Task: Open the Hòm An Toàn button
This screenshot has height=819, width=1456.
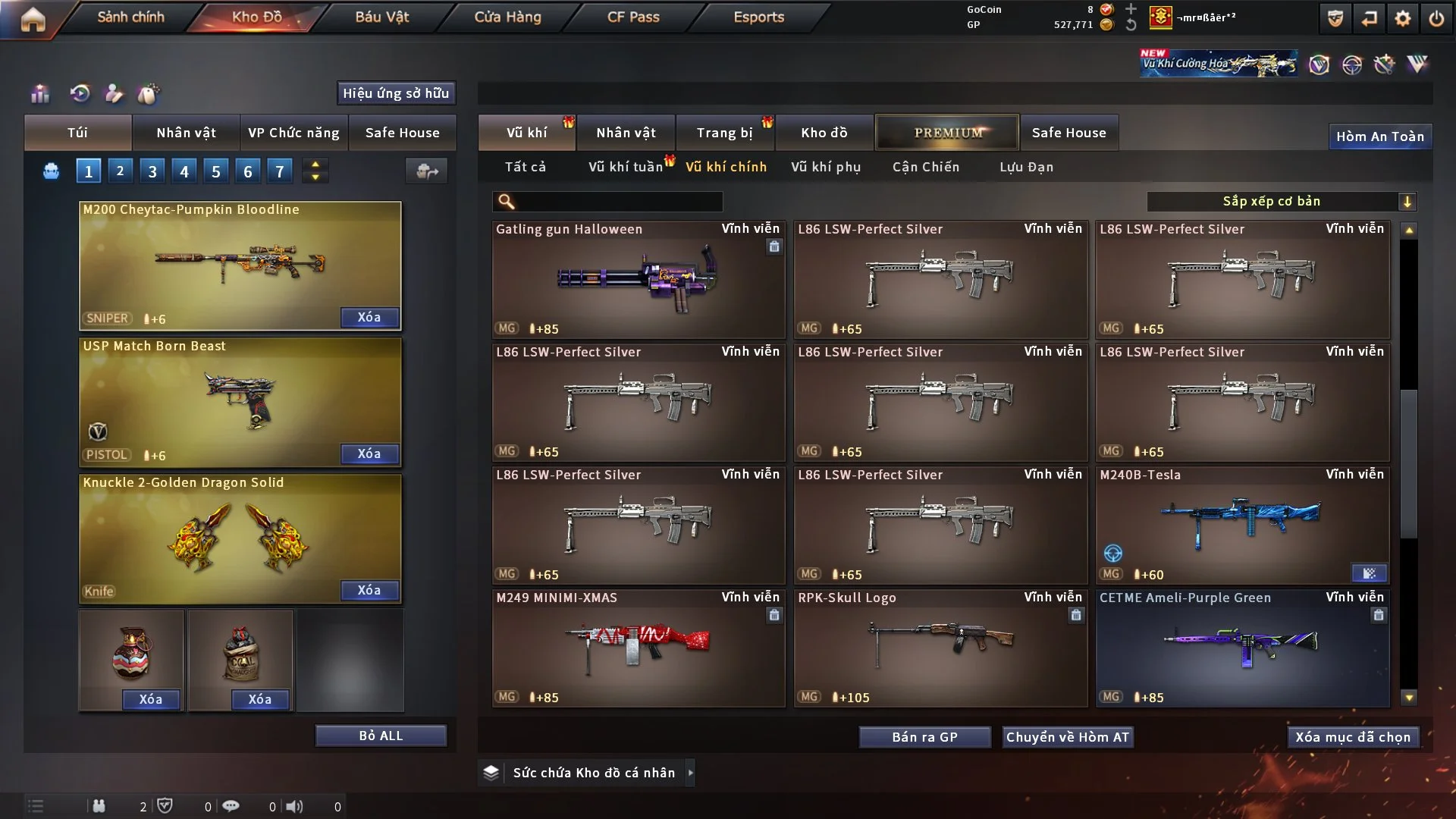Action: (x=1379, y=136)
